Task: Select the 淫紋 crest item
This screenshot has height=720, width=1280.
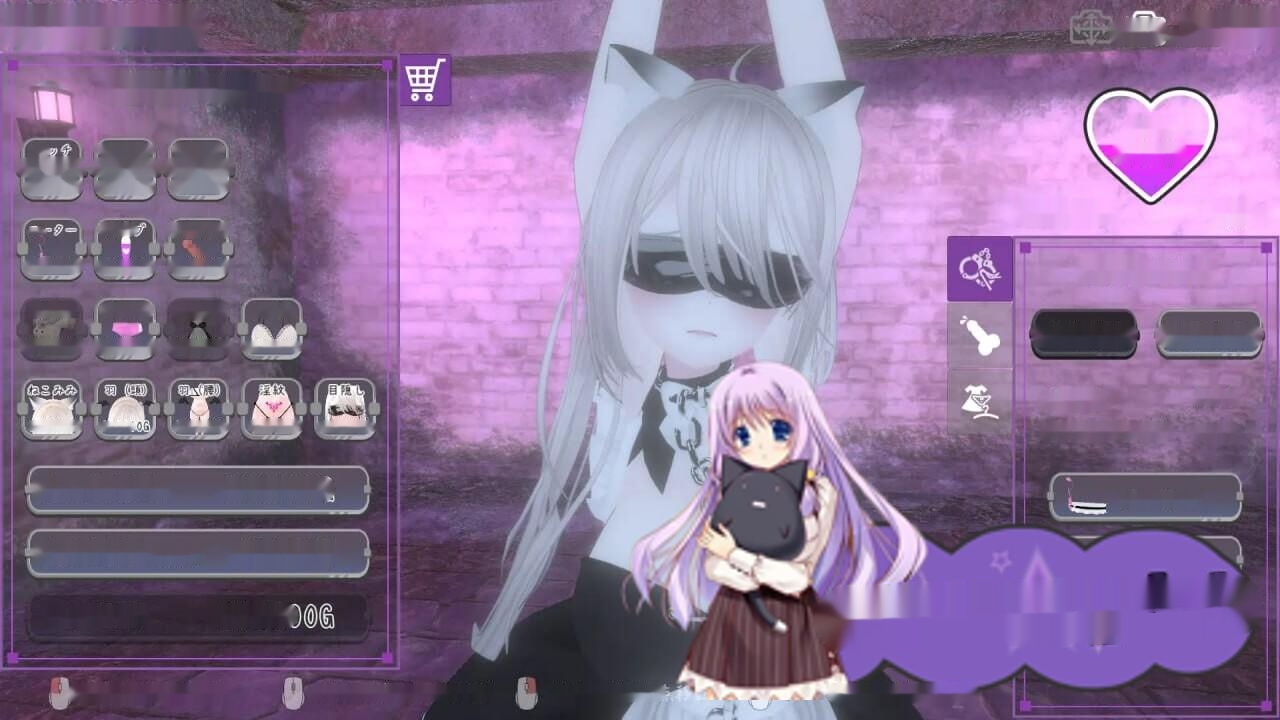Action: [272, 408]
